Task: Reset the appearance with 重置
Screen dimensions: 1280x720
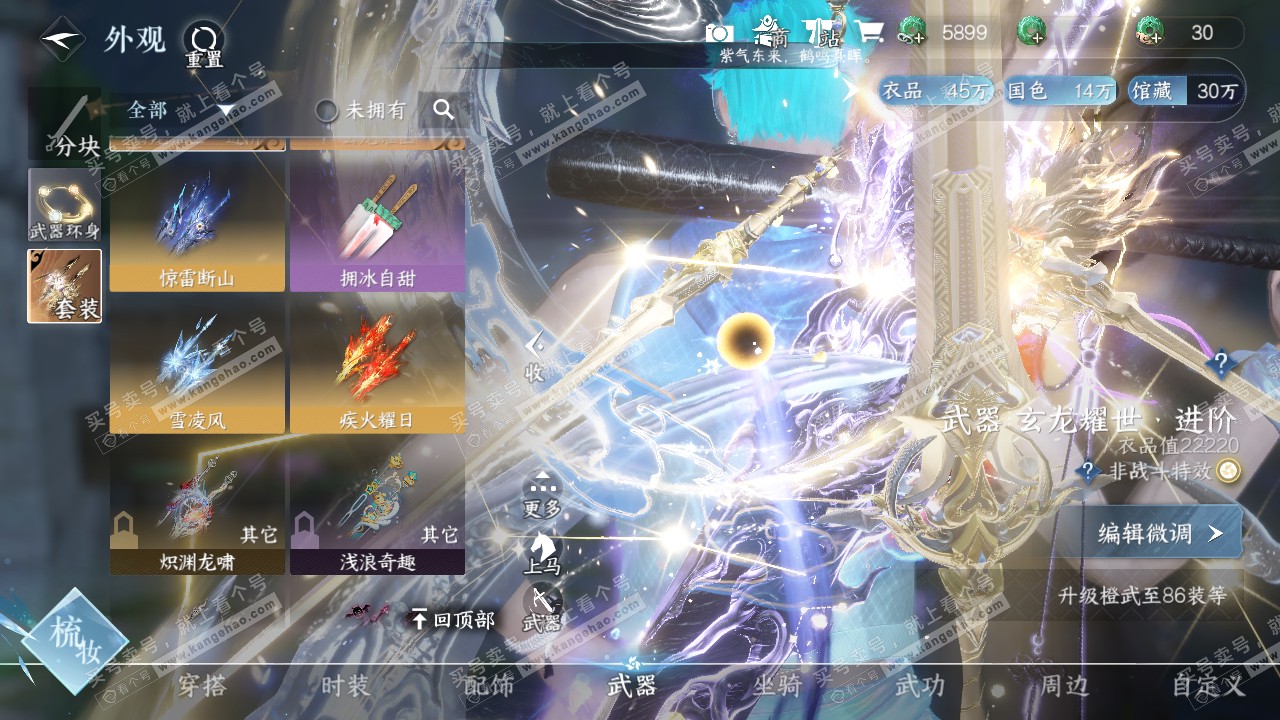Action: coord(204,45)
